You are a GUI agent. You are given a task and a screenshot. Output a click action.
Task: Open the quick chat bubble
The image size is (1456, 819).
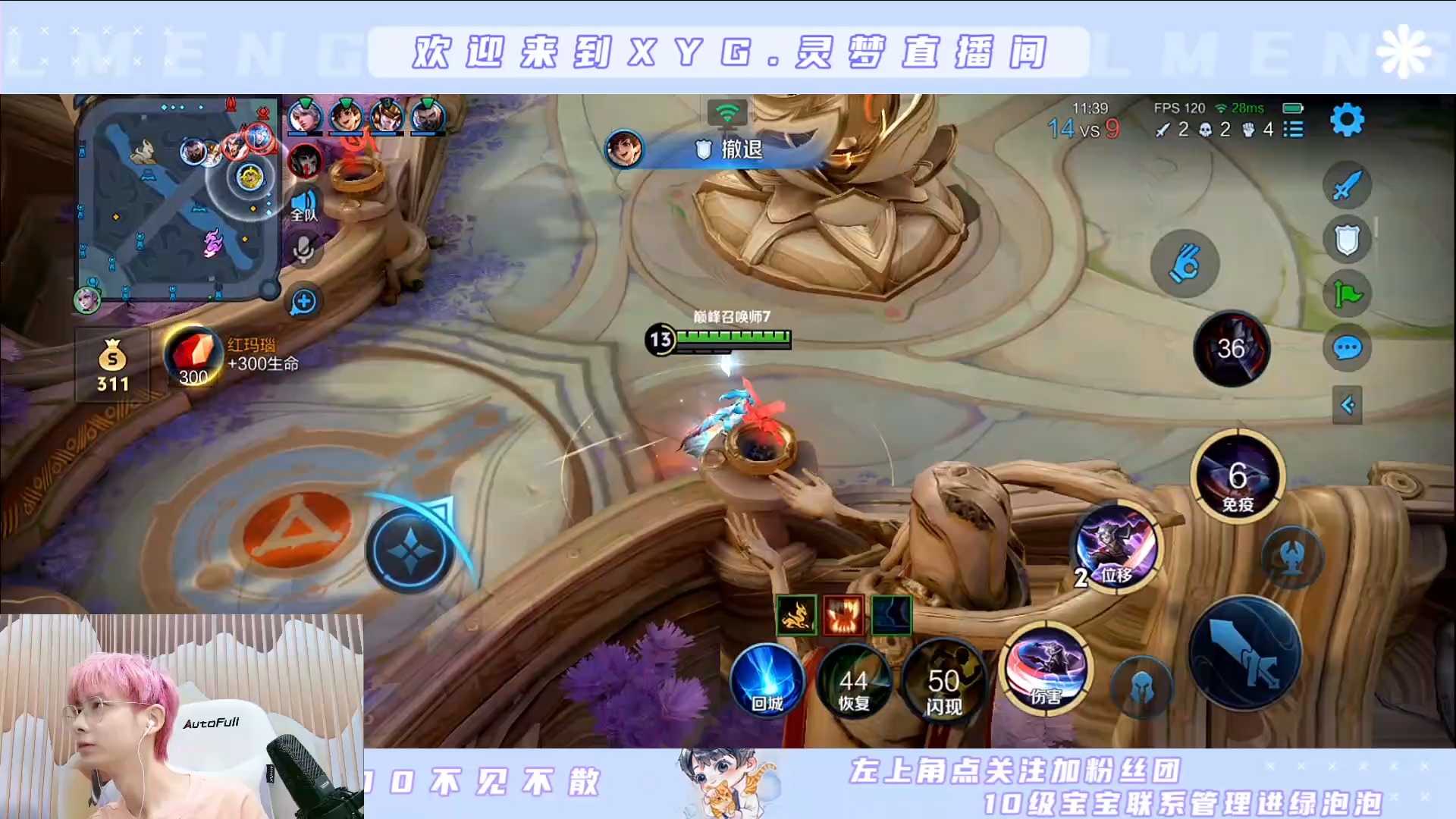(1347, 348)
